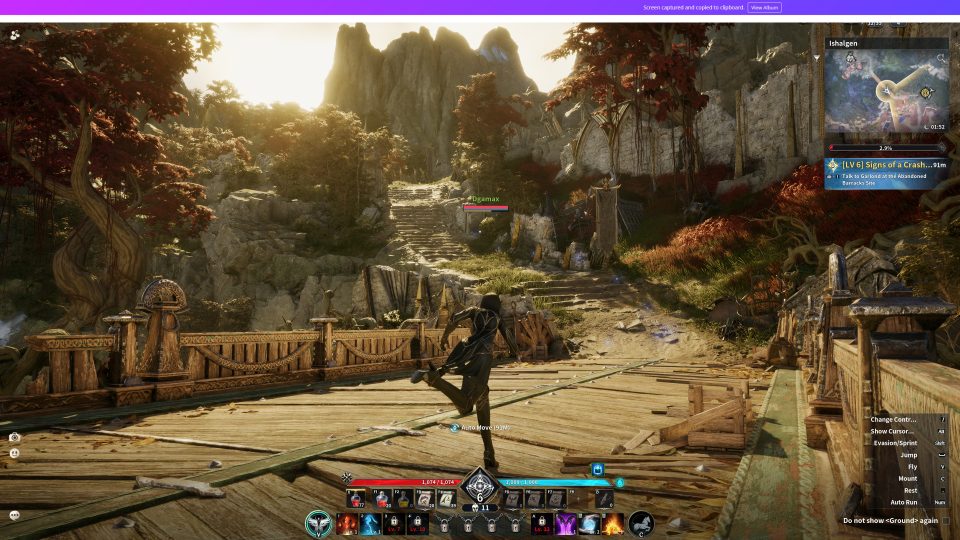Image resolution: width=960 pixels, height=540 pixels.
Task: Click the smiley emote icon
Action: [15, 453]
